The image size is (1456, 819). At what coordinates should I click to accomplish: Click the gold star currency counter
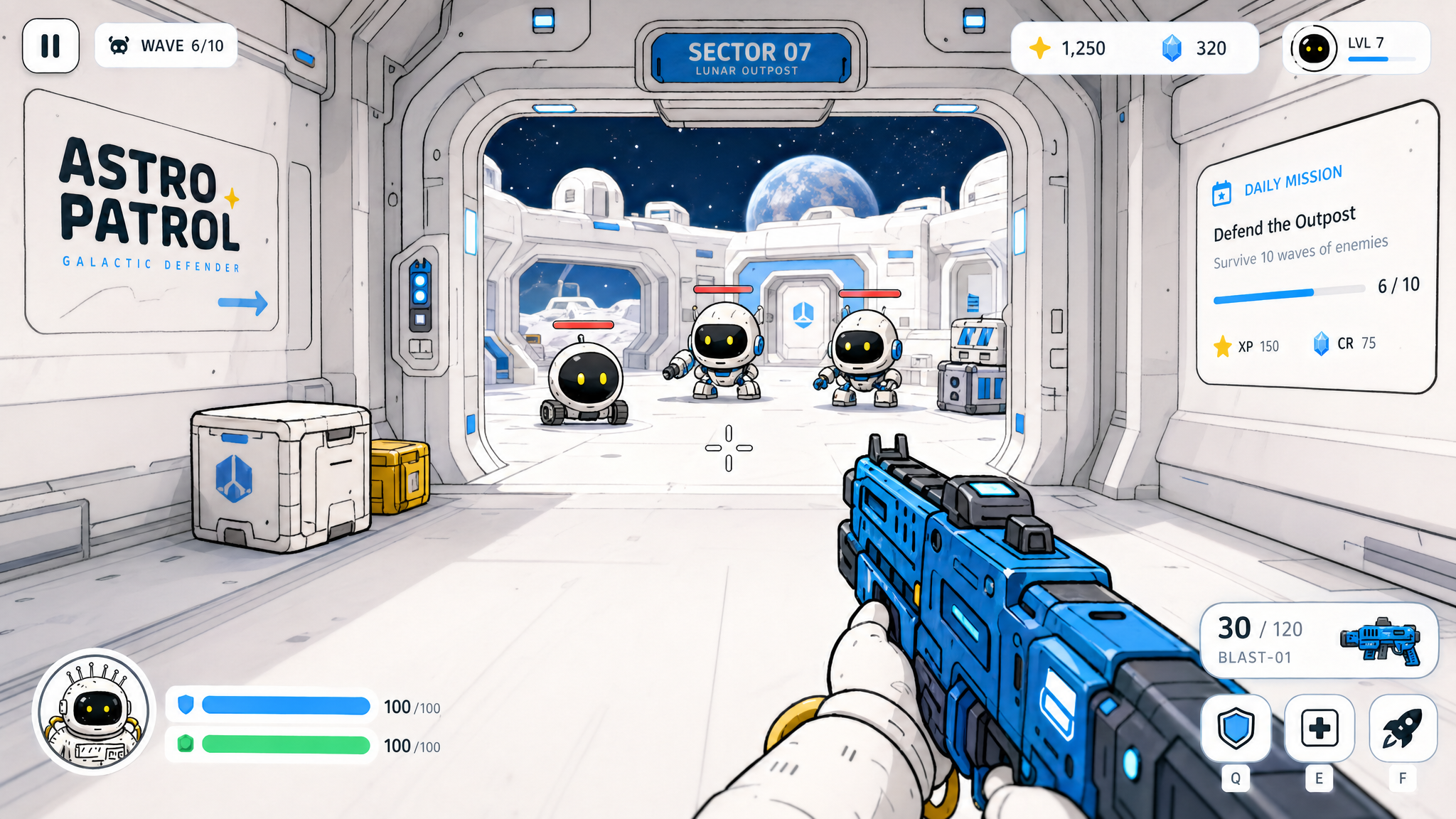point(1068,48)
